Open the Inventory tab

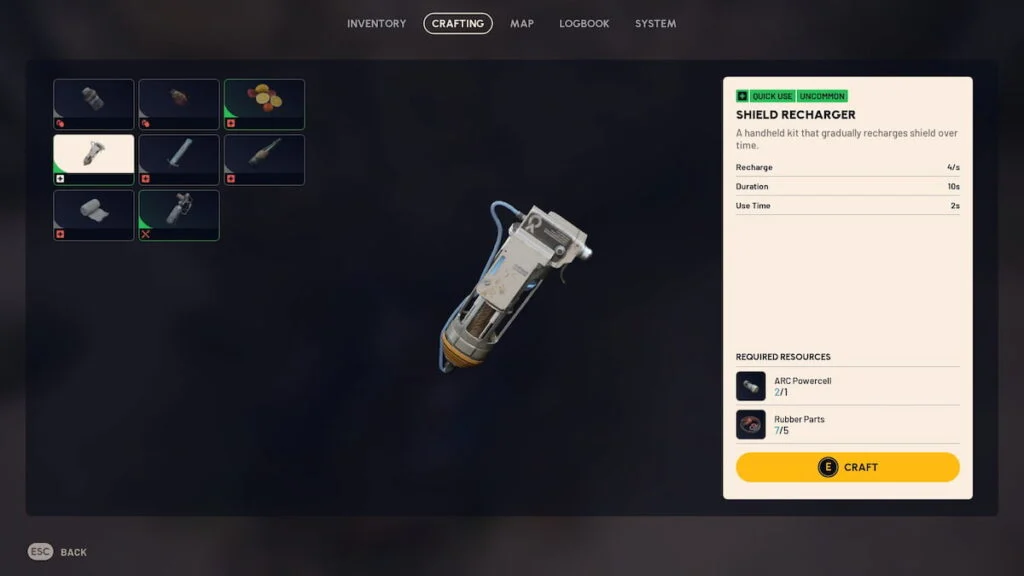pyautogui.click(x=376, y=23)
